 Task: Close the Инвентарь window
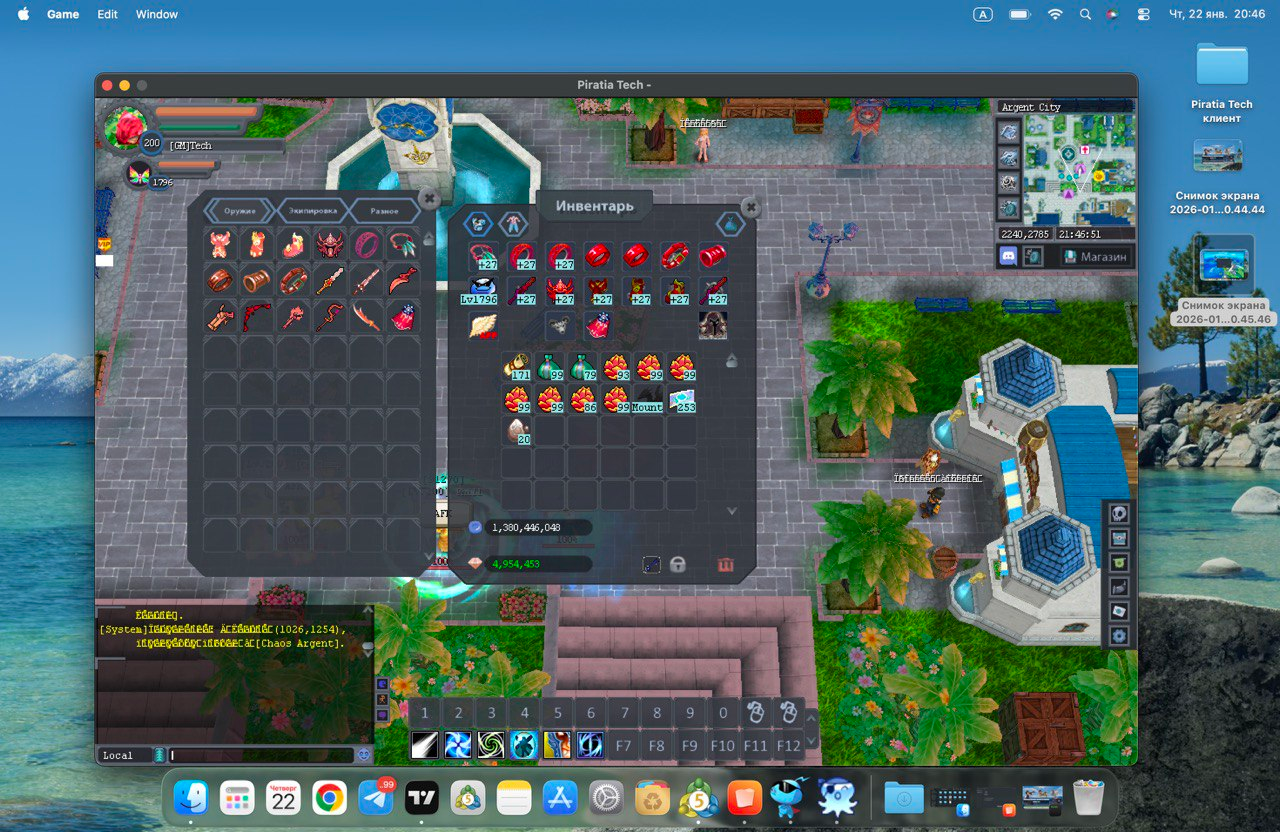(x=750, y=208)
